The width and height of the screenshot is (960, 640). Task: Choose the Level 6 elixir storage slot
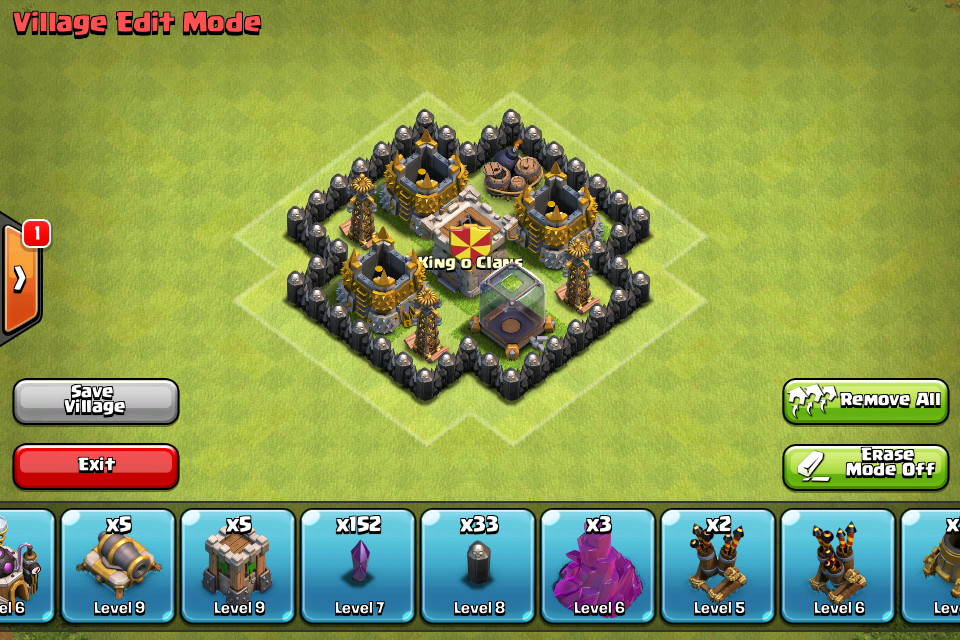(598, 566)
